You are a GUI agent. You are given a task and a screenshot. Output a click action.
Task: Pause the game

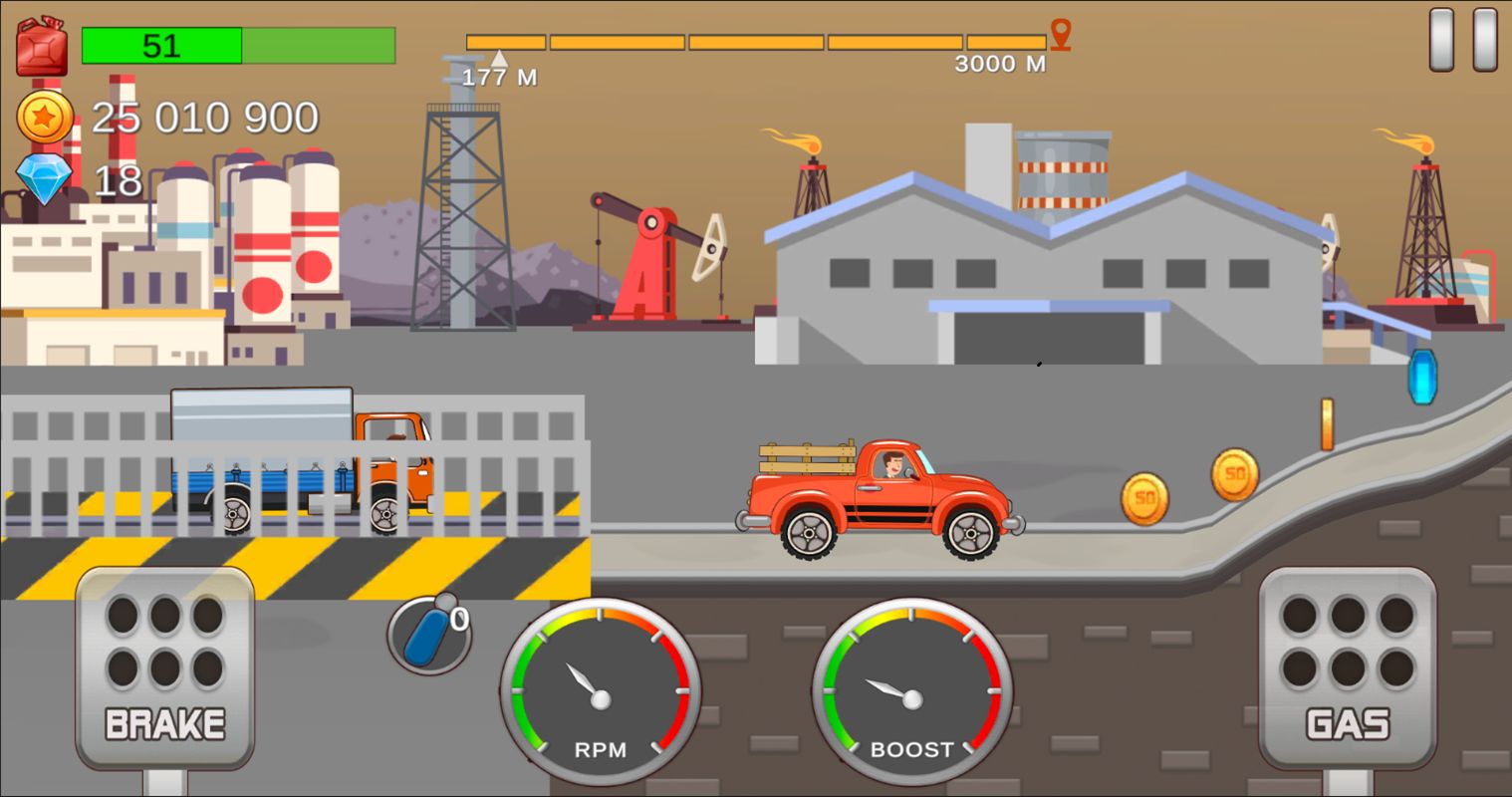pos(1462,40)
